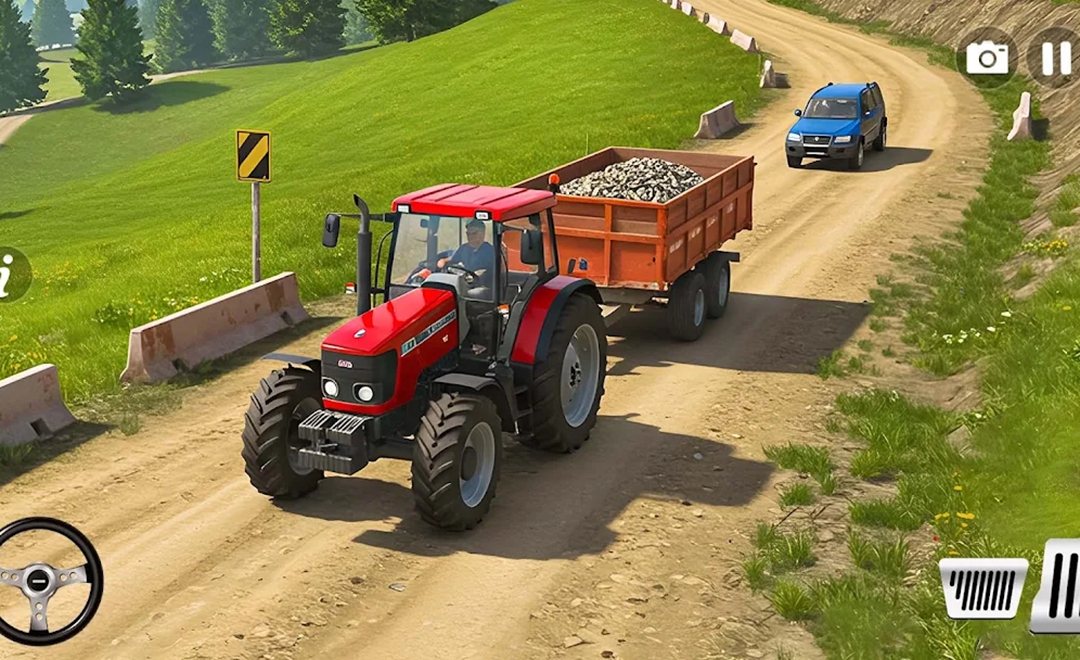Pause the game
This screenshot has height=660, width=1080.
tap(1056, 58)
